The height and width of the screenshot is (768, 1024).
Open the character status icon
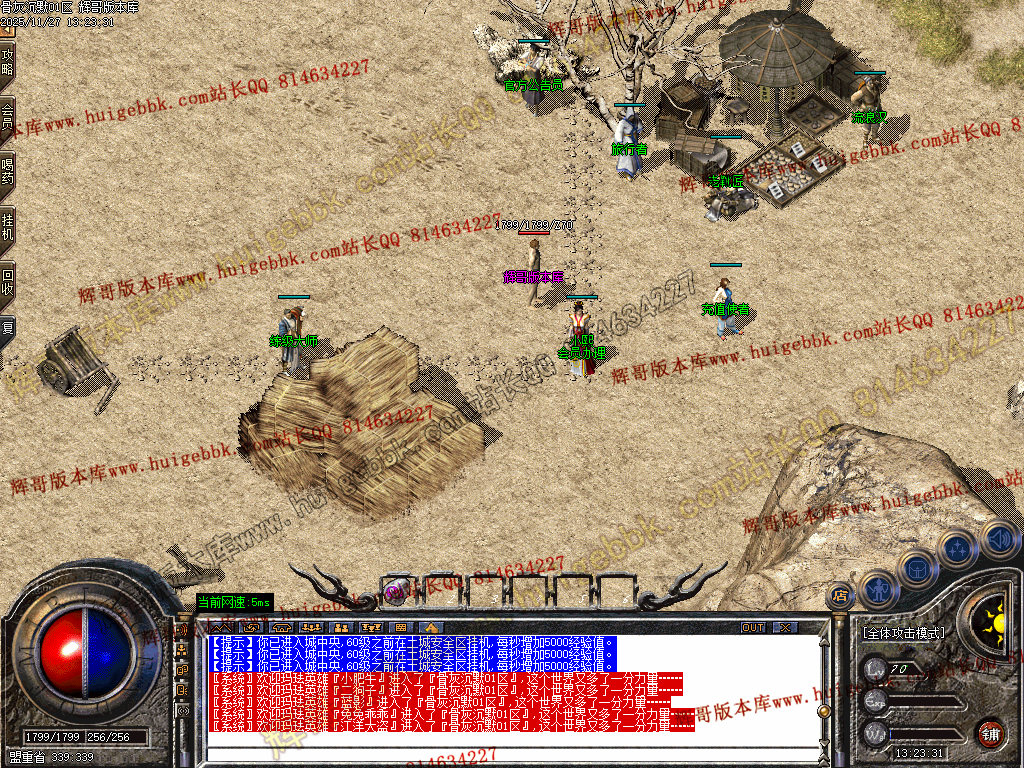point(878,590)
